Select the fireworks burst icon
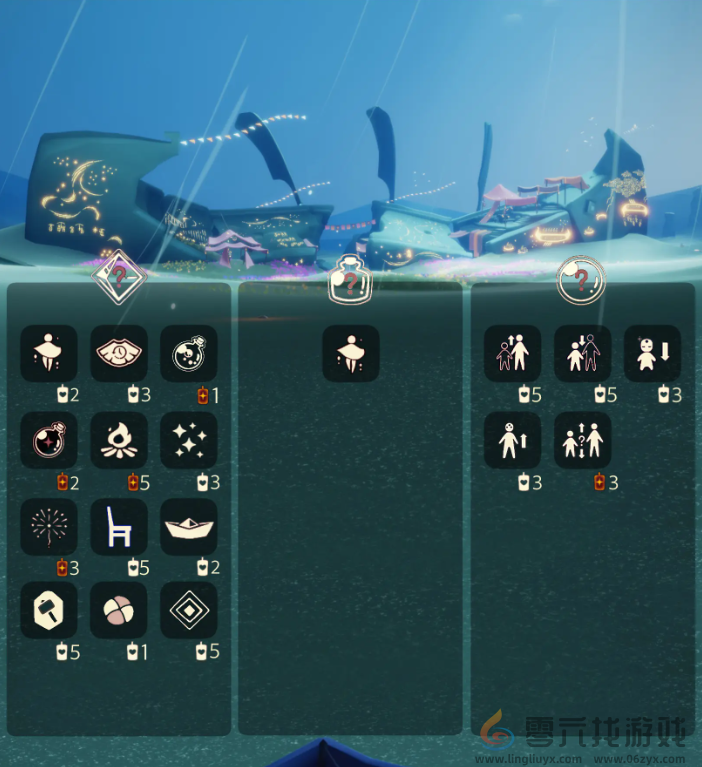 (49, 527)
